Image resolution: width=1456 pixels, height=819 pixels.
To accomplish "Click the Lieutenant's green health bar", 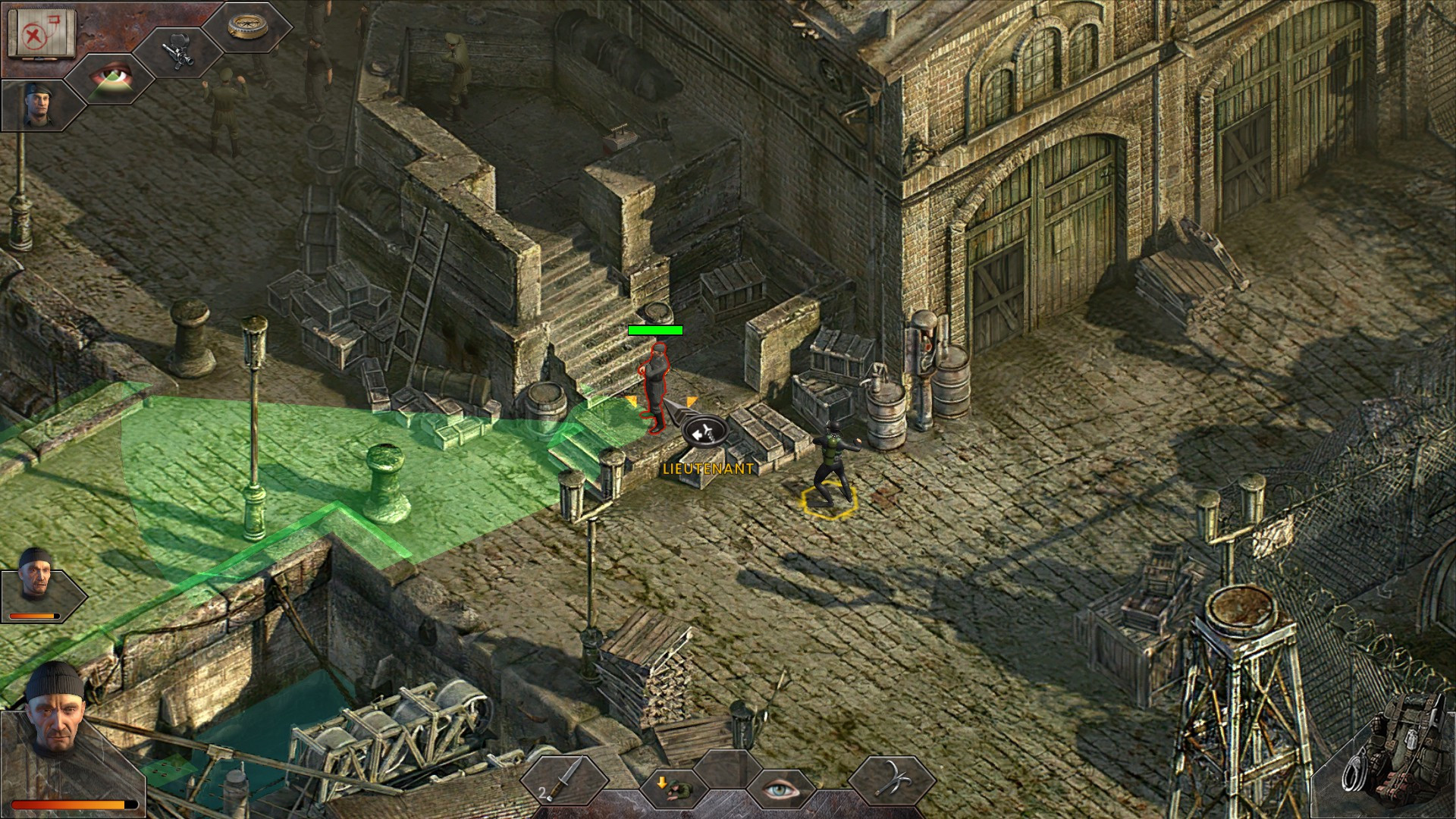I will [x=656, y=331].
